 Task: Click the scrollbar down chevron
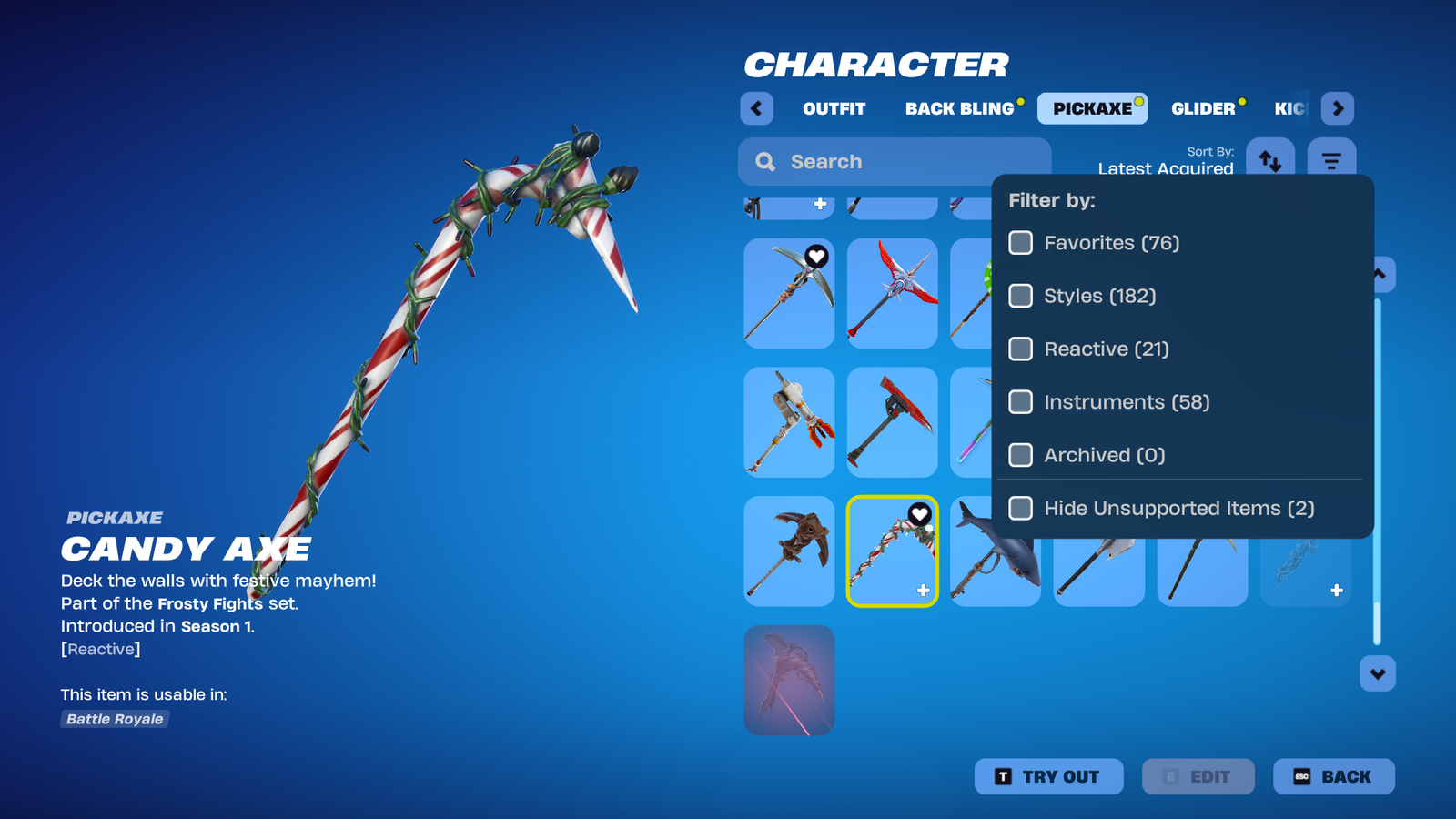[1377, 673]
